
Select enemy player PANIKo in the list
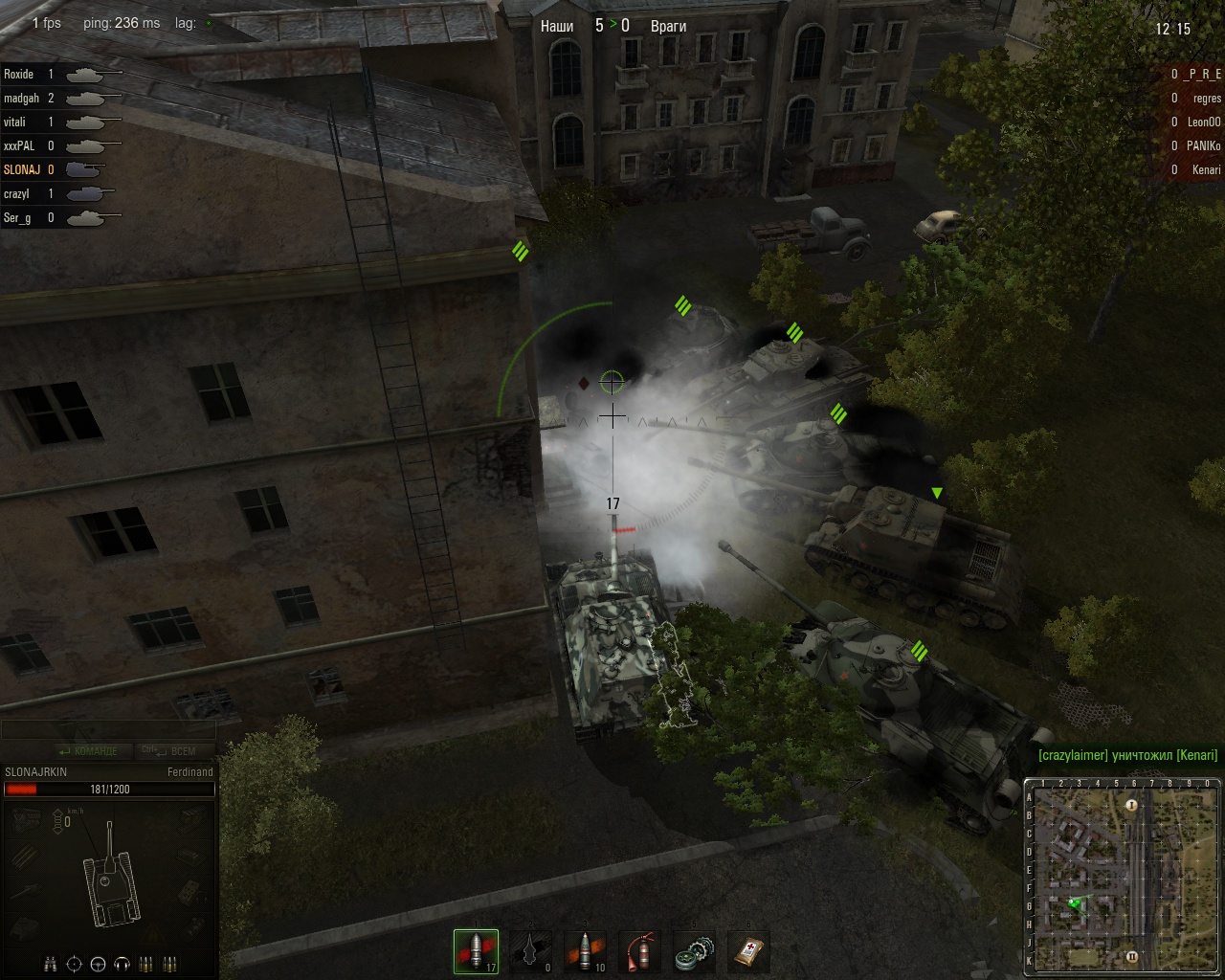pos(1203,145)
